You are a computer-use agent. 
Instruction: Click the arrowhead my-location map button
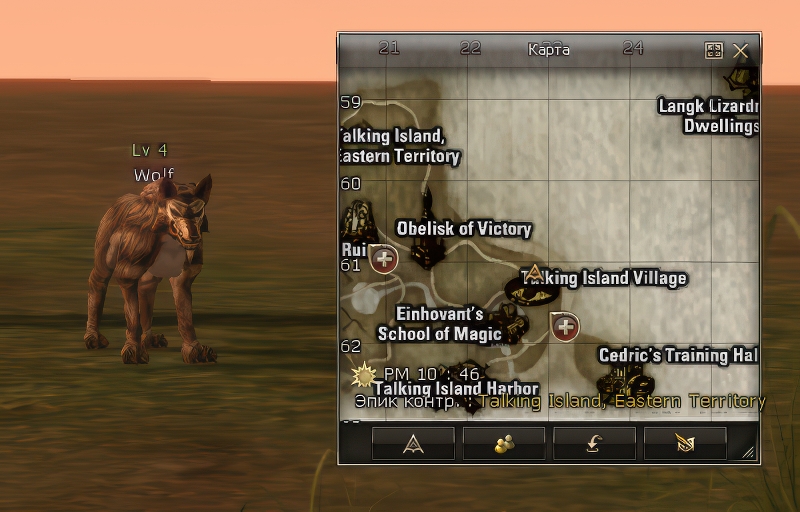(413, 444)
